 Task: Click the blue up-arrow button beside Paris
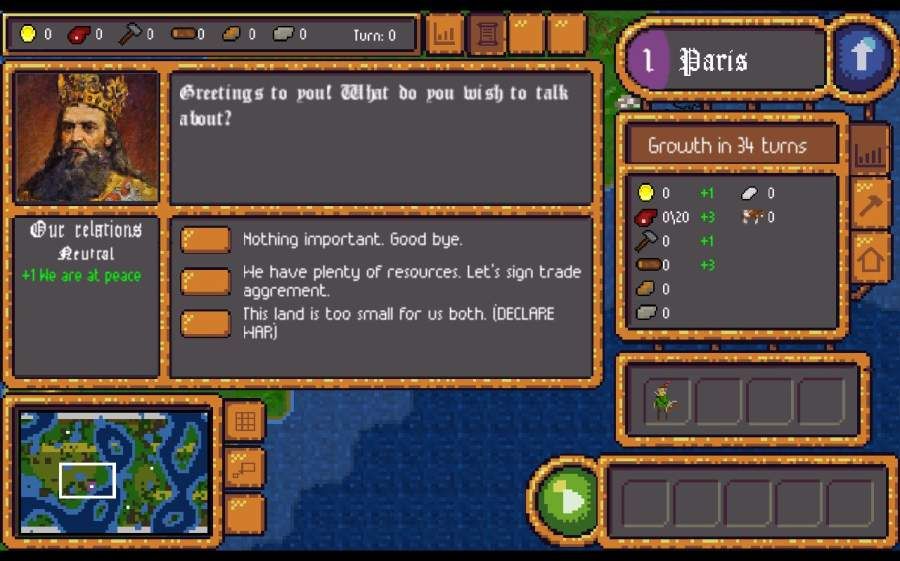[860, 57]
